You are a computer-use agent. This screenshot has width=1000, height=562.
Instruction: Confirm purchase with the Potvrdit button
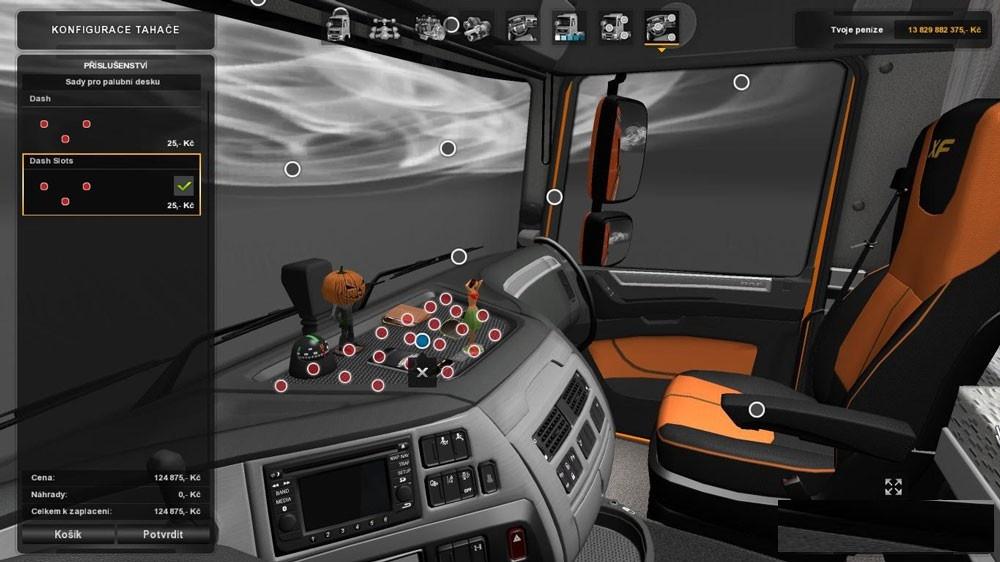point(163,534)
